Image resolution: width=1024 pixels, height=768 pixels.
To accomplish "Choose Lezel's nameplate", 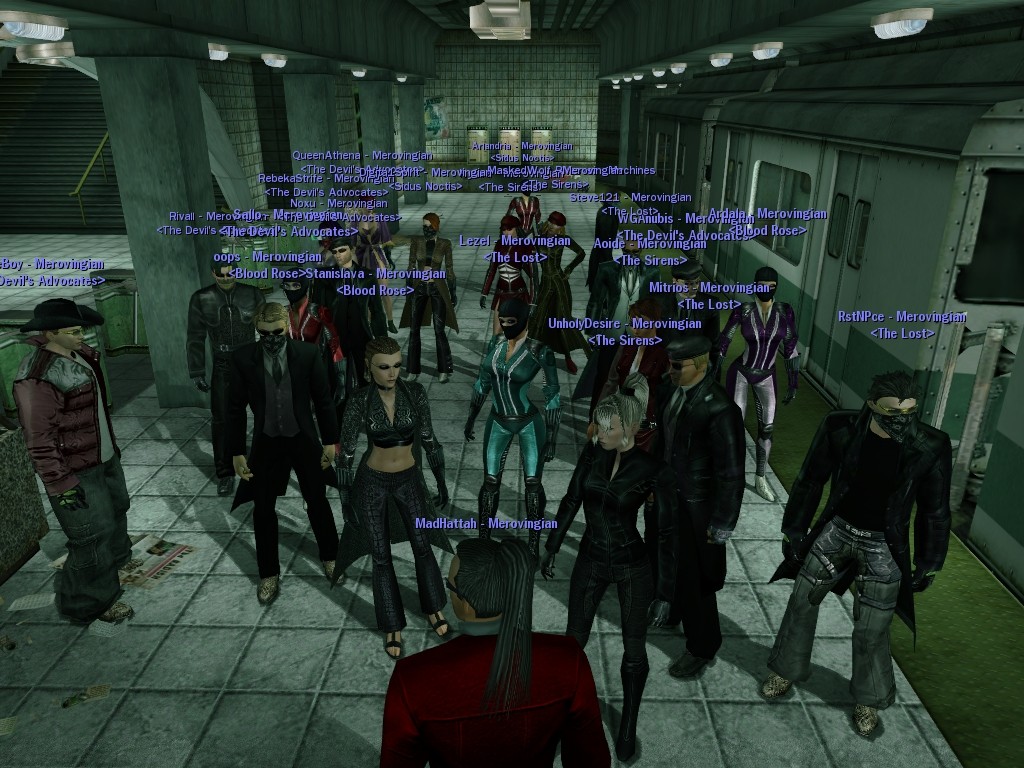I will tap(515, 241).
